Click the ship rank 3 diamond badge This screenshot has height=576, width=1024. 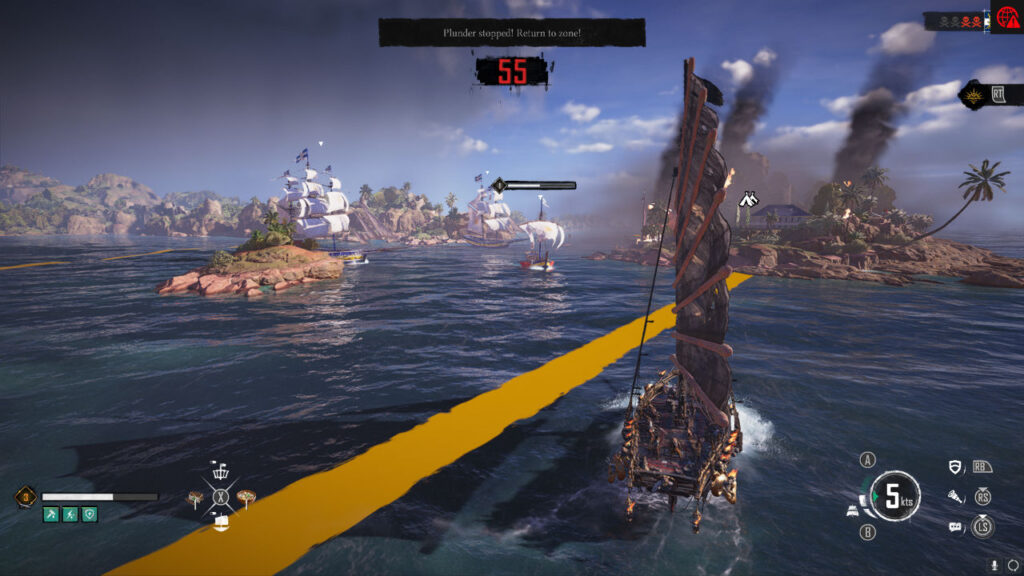[26, 496]
